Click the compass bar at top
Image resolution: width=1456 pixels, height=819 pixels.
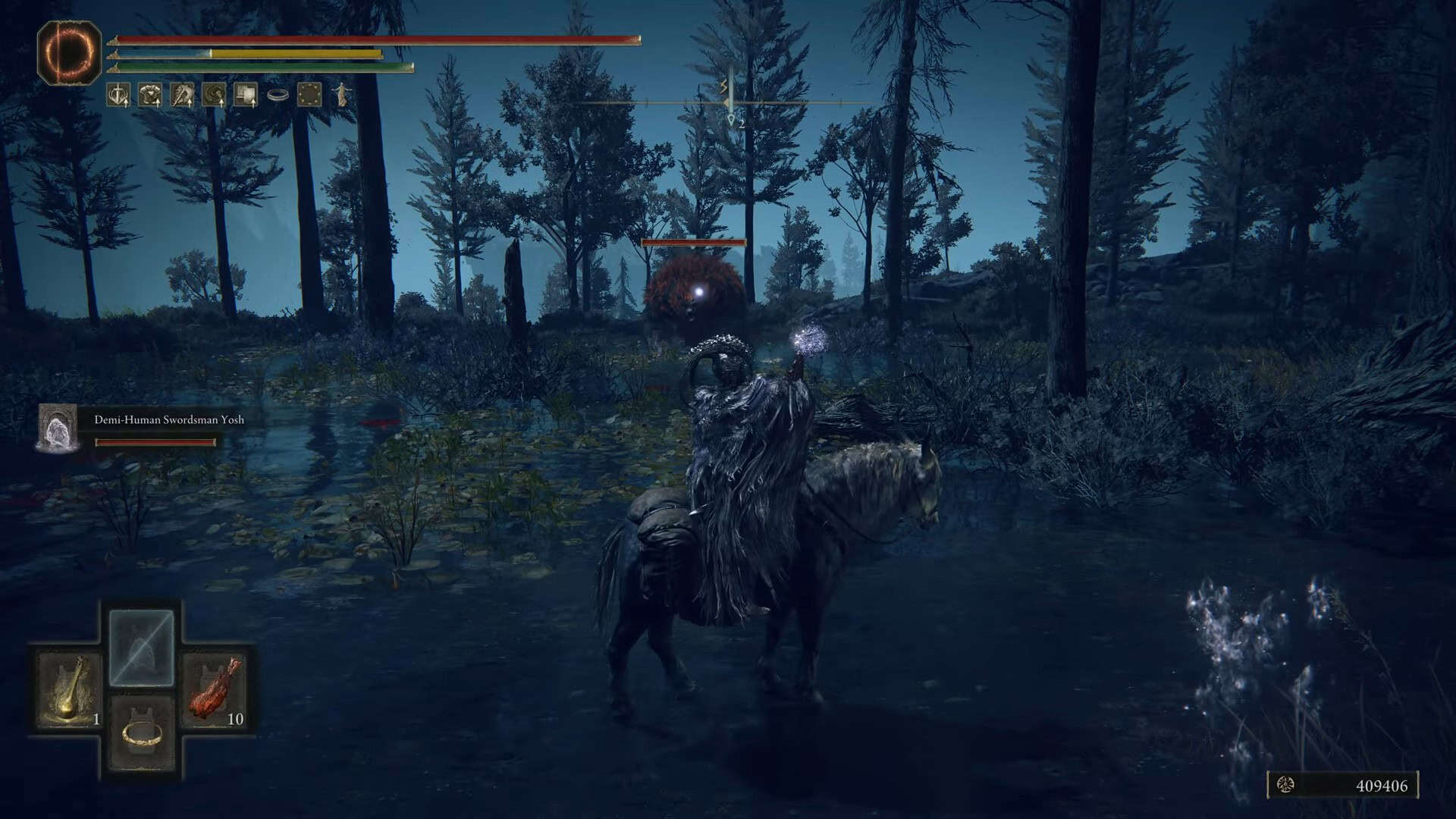click(x=728, y=102)
